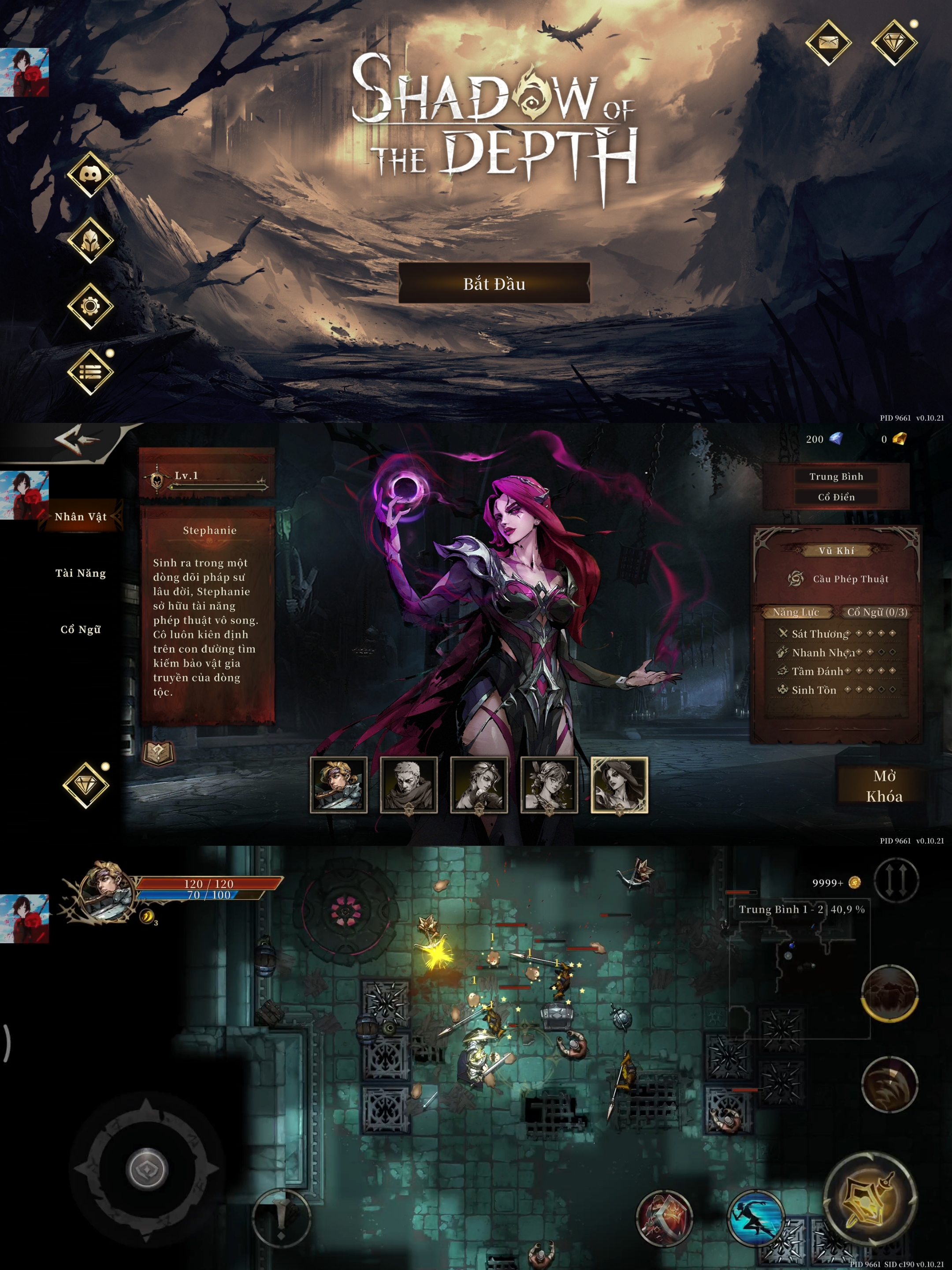Choose the Cổ Điển mode option
Image resolution: width=952 pixels, height=1270 pixels.
pos(836,497)
